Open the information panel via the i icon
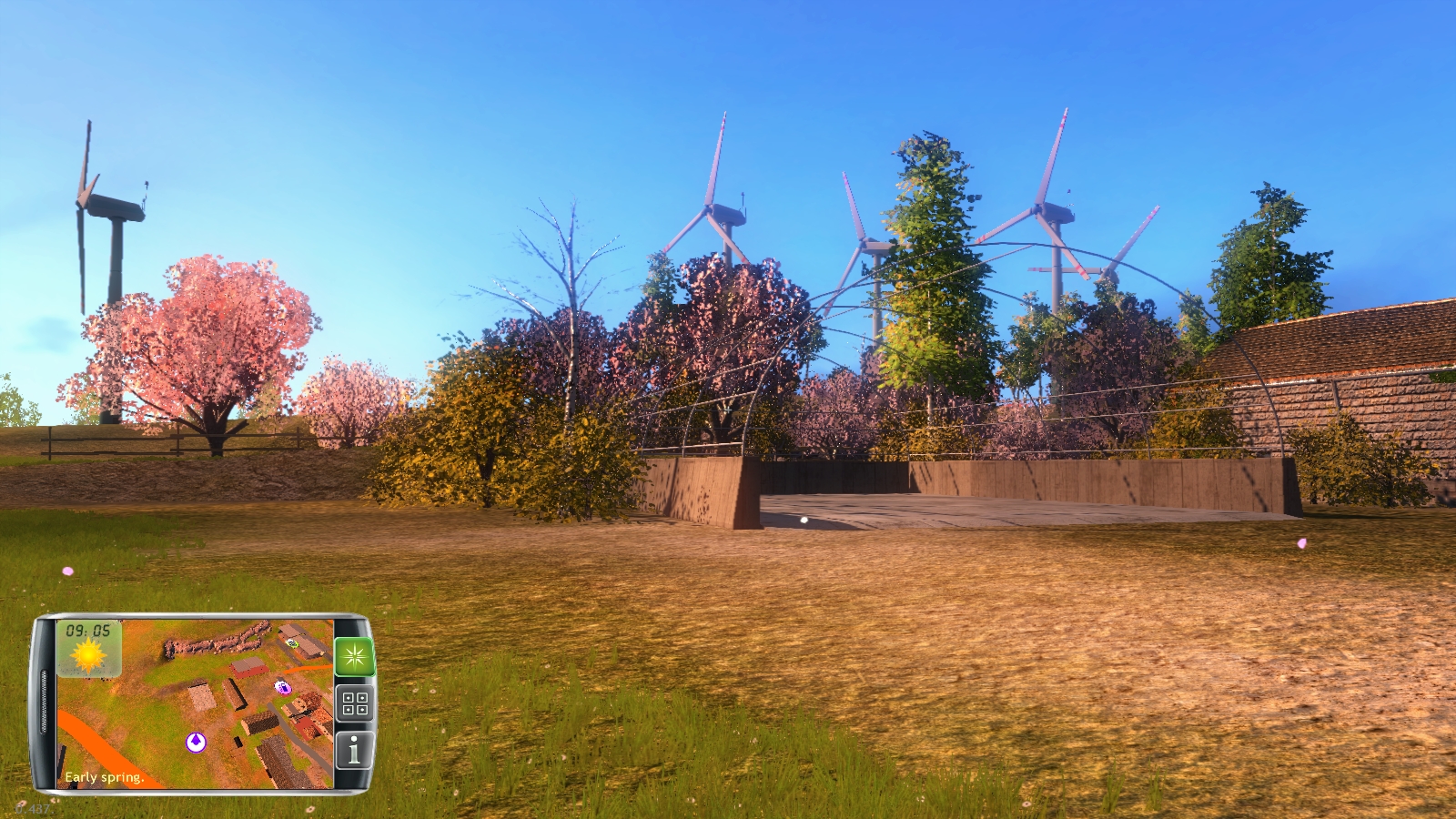Screen dimensions: 1456x819 click(353, 749)
